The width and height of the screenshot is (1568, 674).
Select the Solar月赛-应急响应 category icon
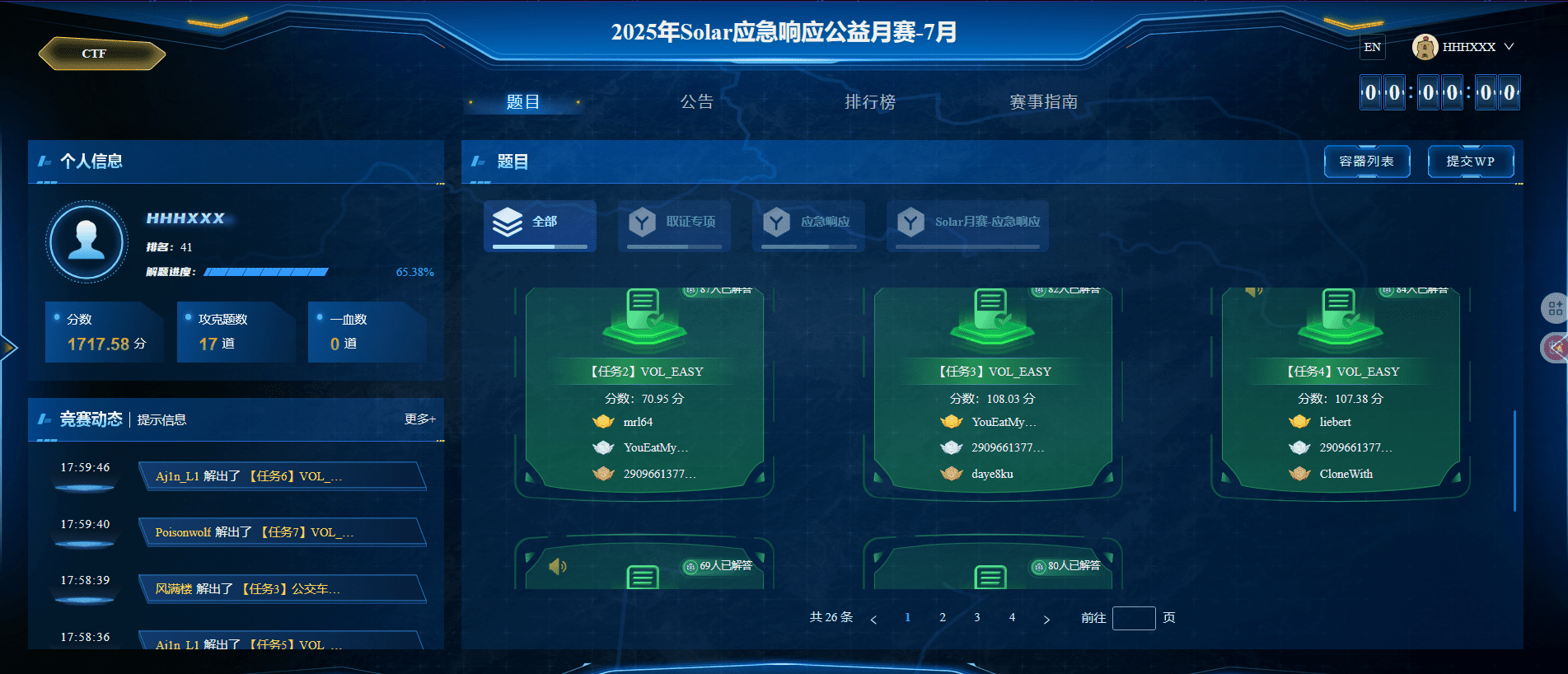tap(910, 222)
